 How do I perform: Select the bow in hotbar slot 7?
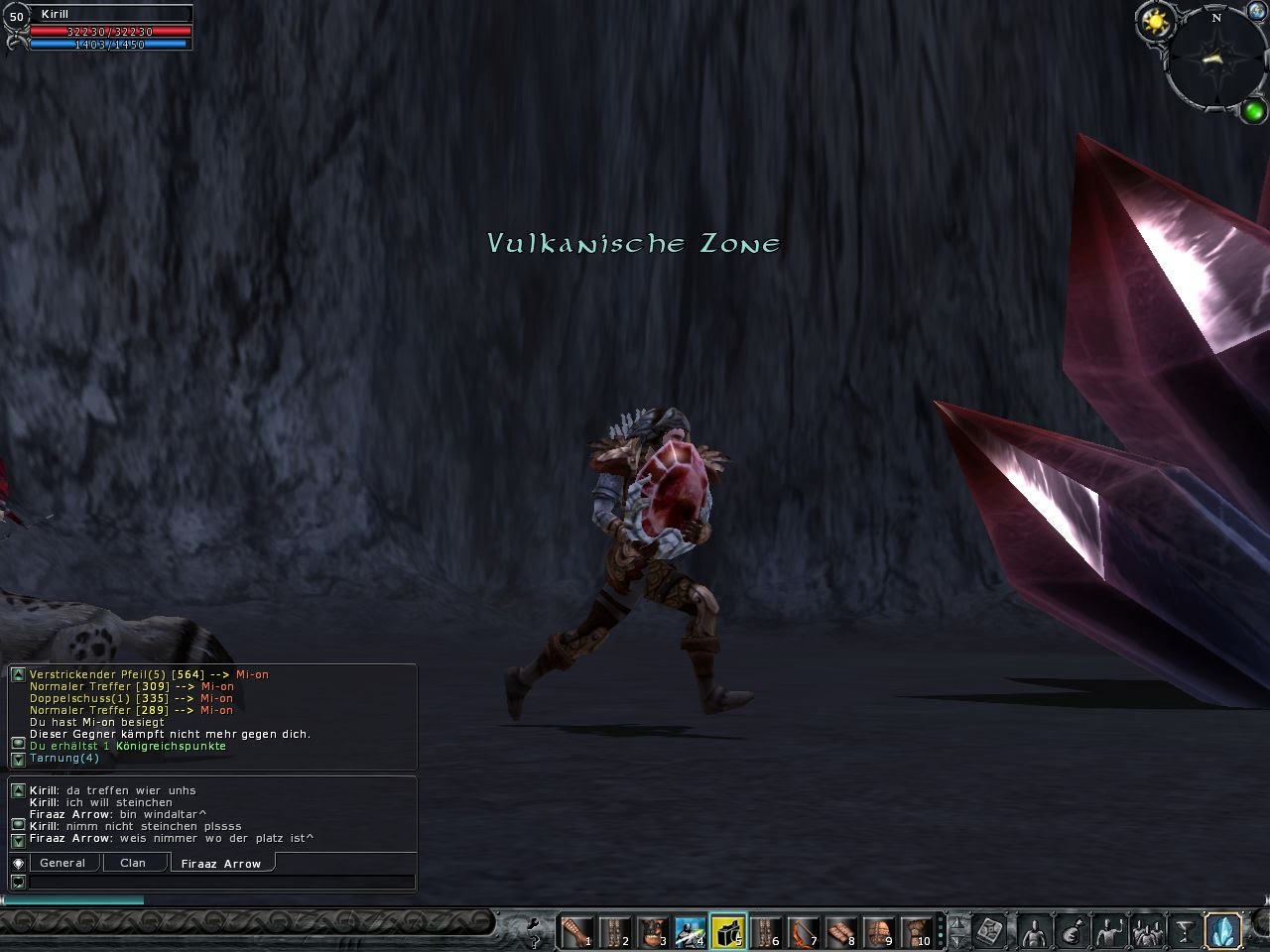[804, 931]
